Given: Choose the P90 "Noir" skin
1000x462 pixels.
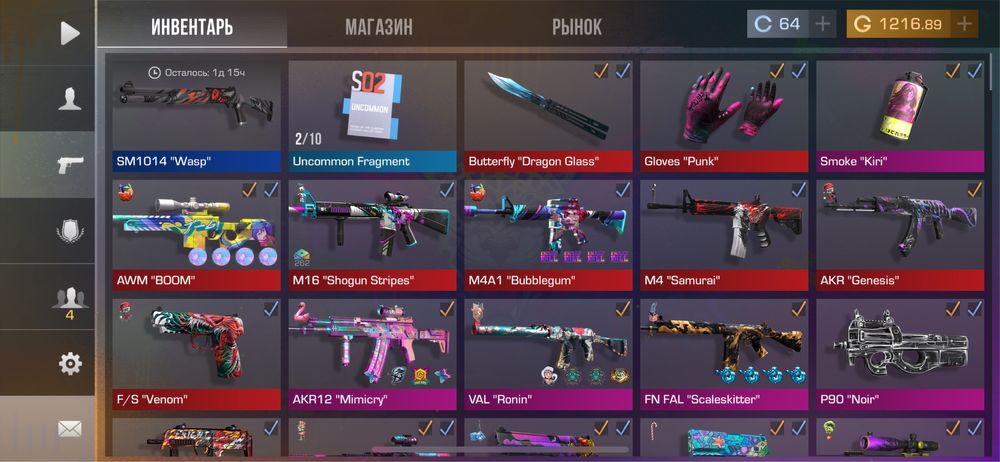Looking at the screenshot, I should (900, 353).
